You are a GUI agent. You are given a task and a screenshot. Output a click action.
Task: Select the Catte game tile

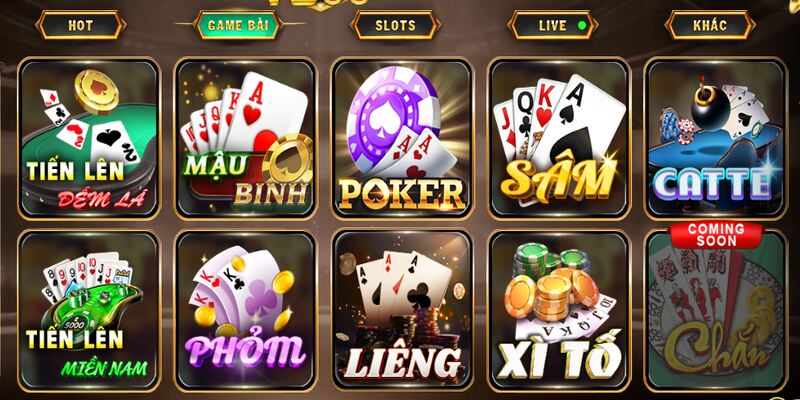(x=714, y=137)
